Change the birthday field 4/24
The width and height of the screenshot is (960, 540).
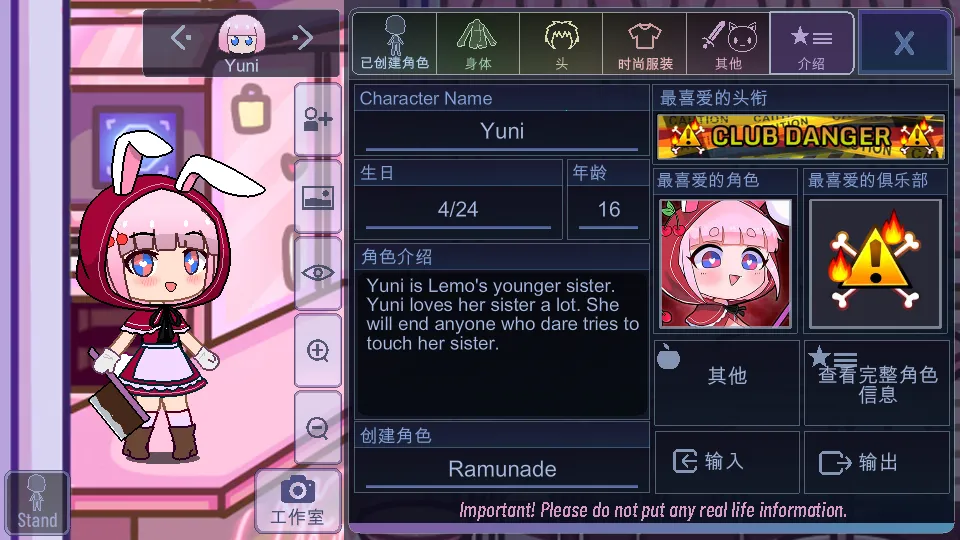(458, 210)
